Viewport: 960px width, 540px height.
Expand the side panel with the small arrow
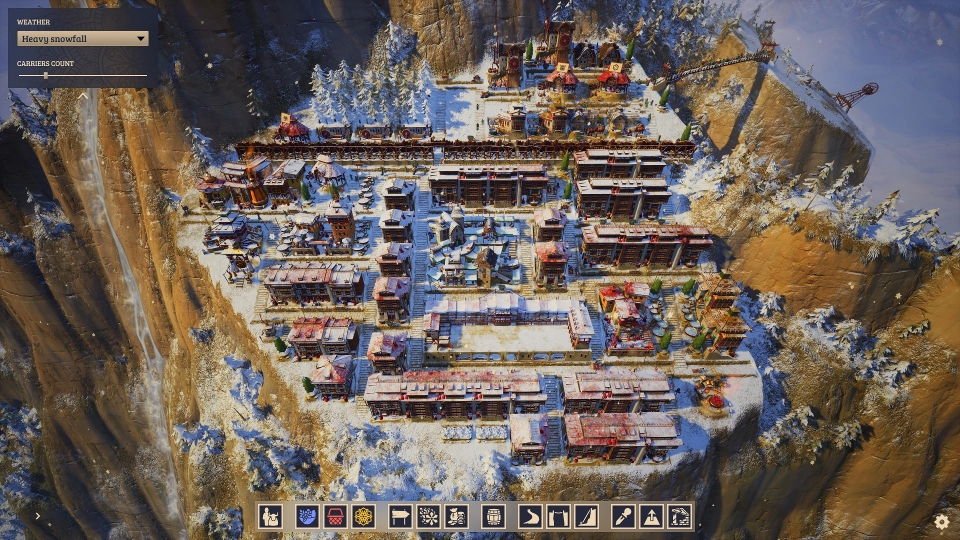[x=37, y=516]
